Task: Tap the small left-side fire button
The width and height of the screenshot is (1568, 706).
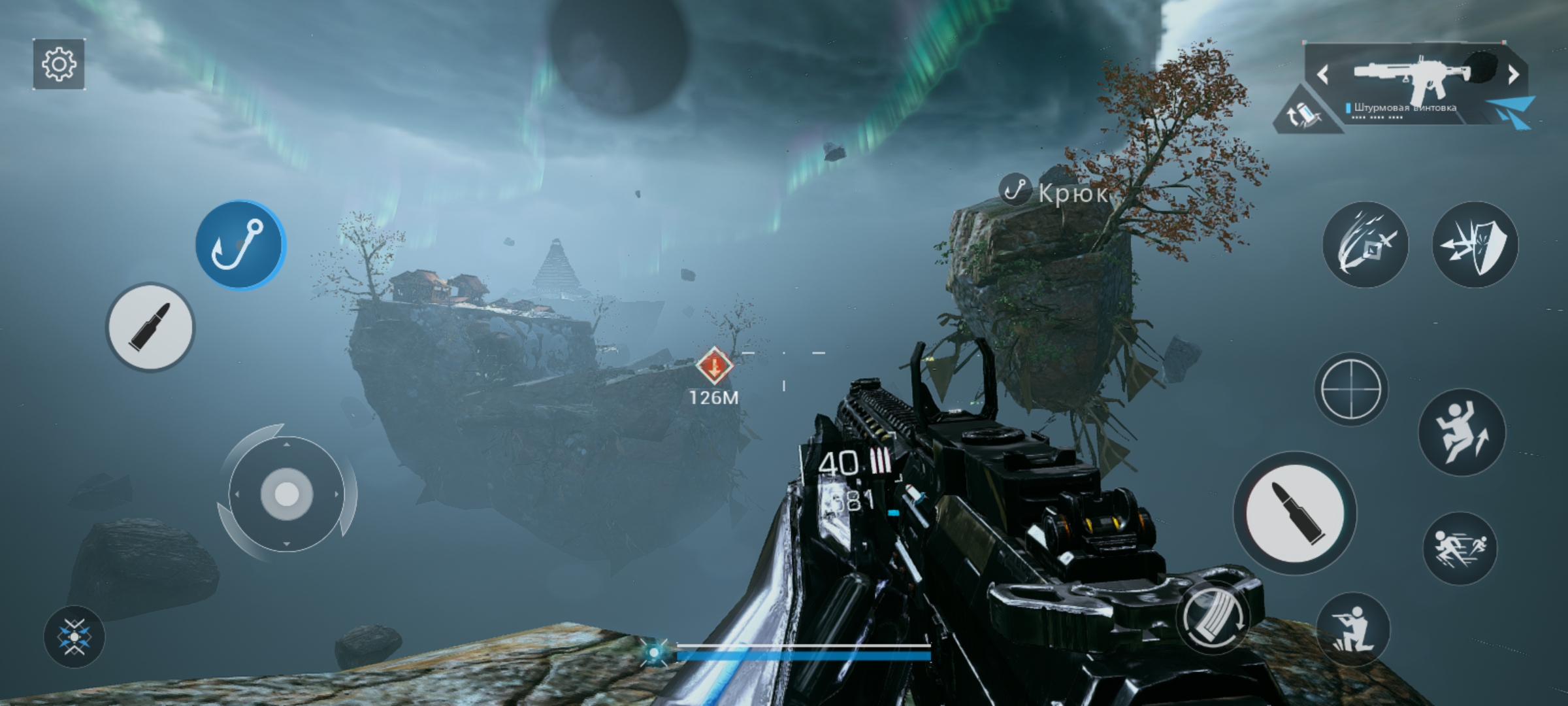Action: click(x=150, y=327)
